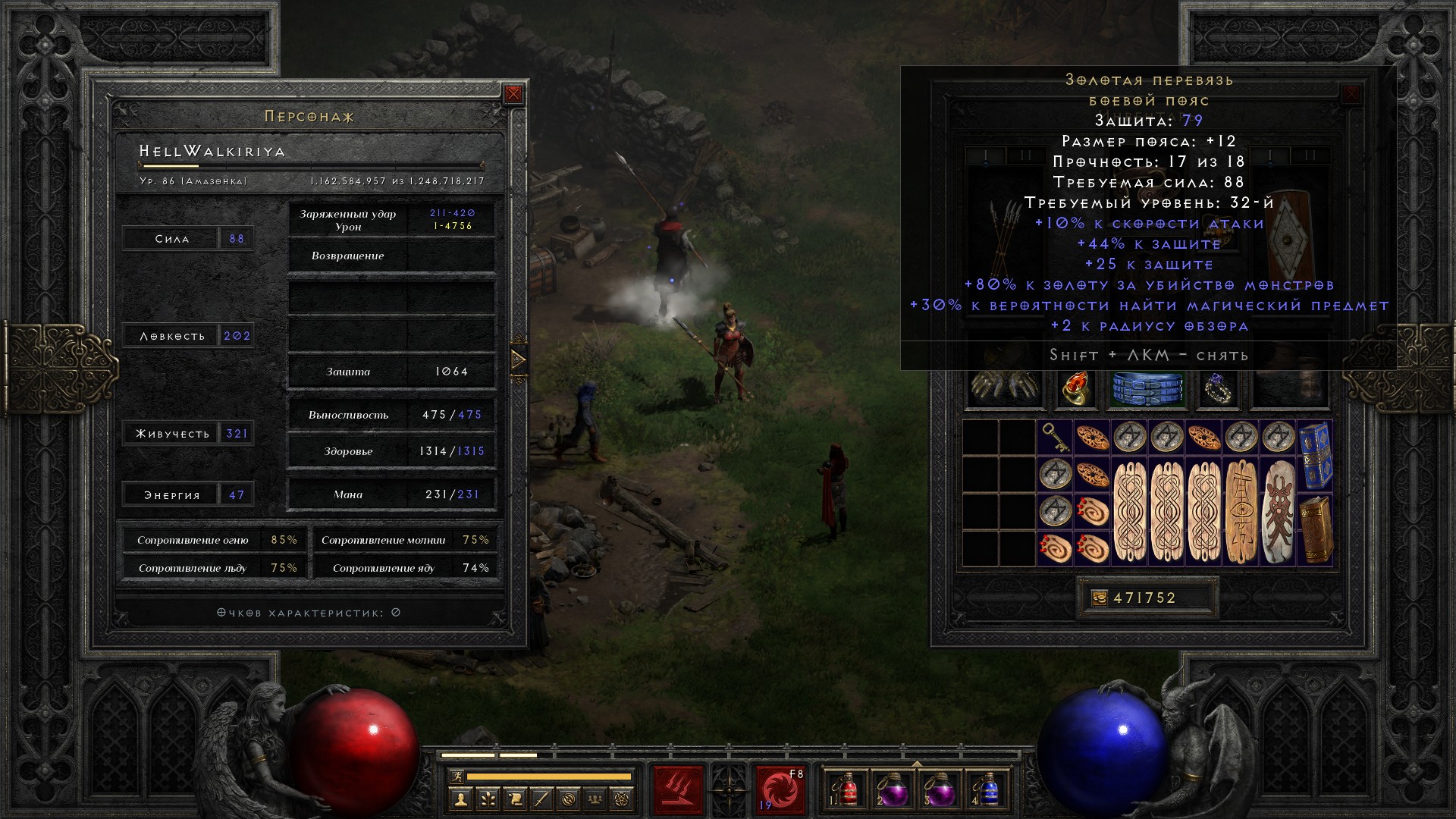Click the equipped blue war belt
1456x819 pixels.
click(1147, 388)
